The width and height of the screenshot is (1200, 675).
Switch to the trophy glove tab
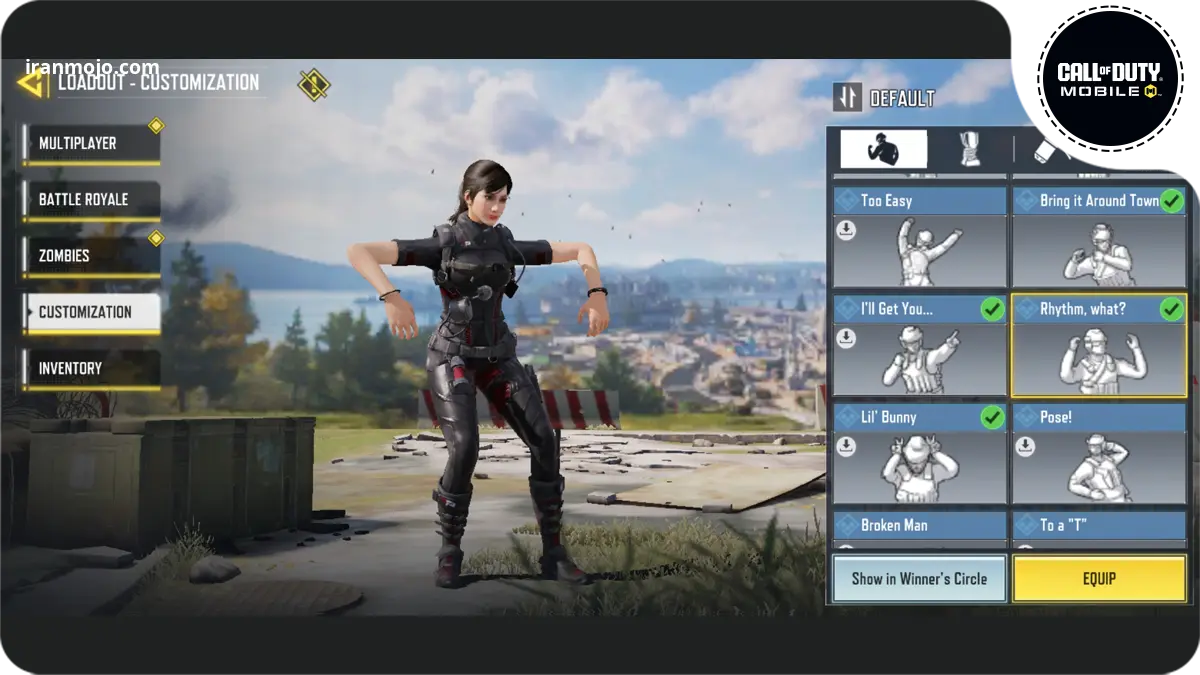click(969, 149)
